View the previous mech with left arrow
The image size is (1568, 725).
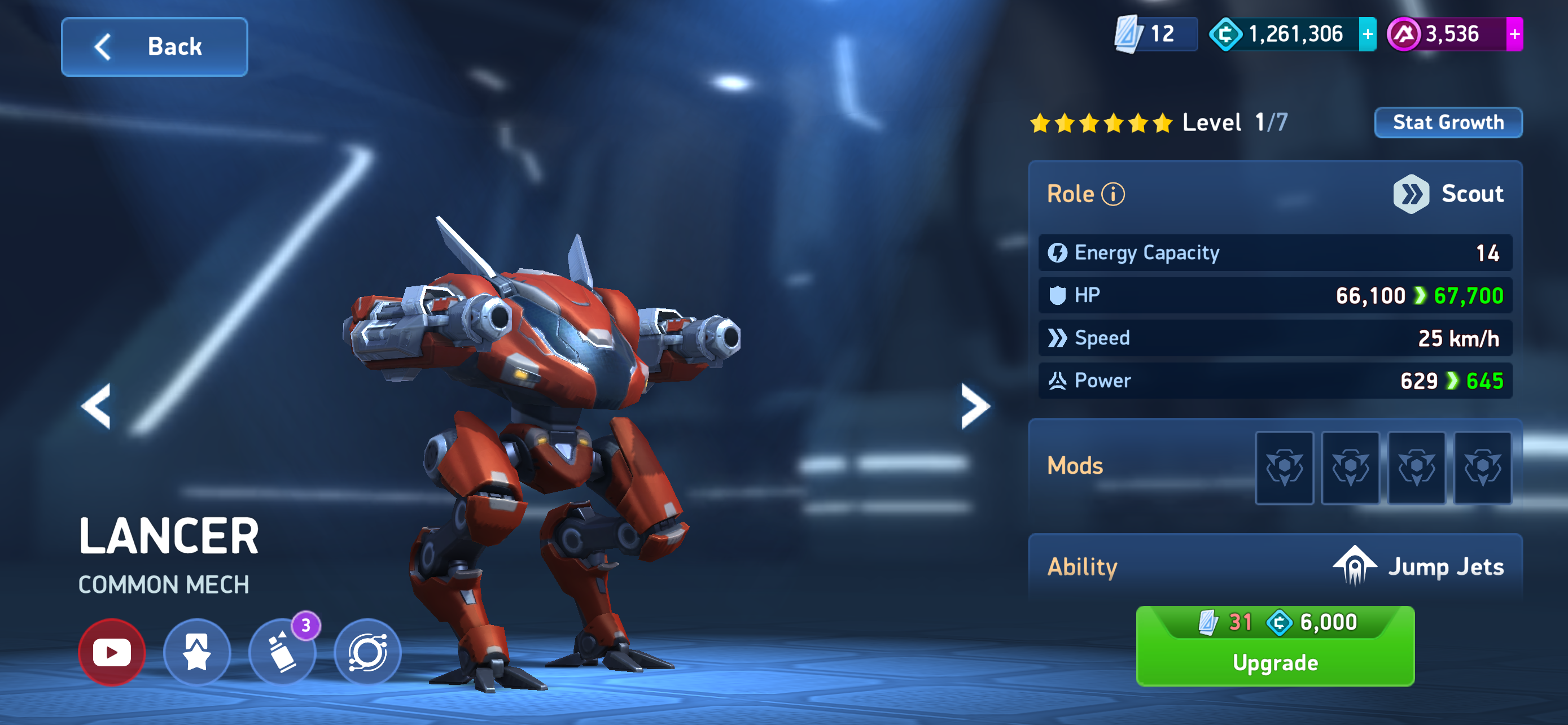[96, 406]
